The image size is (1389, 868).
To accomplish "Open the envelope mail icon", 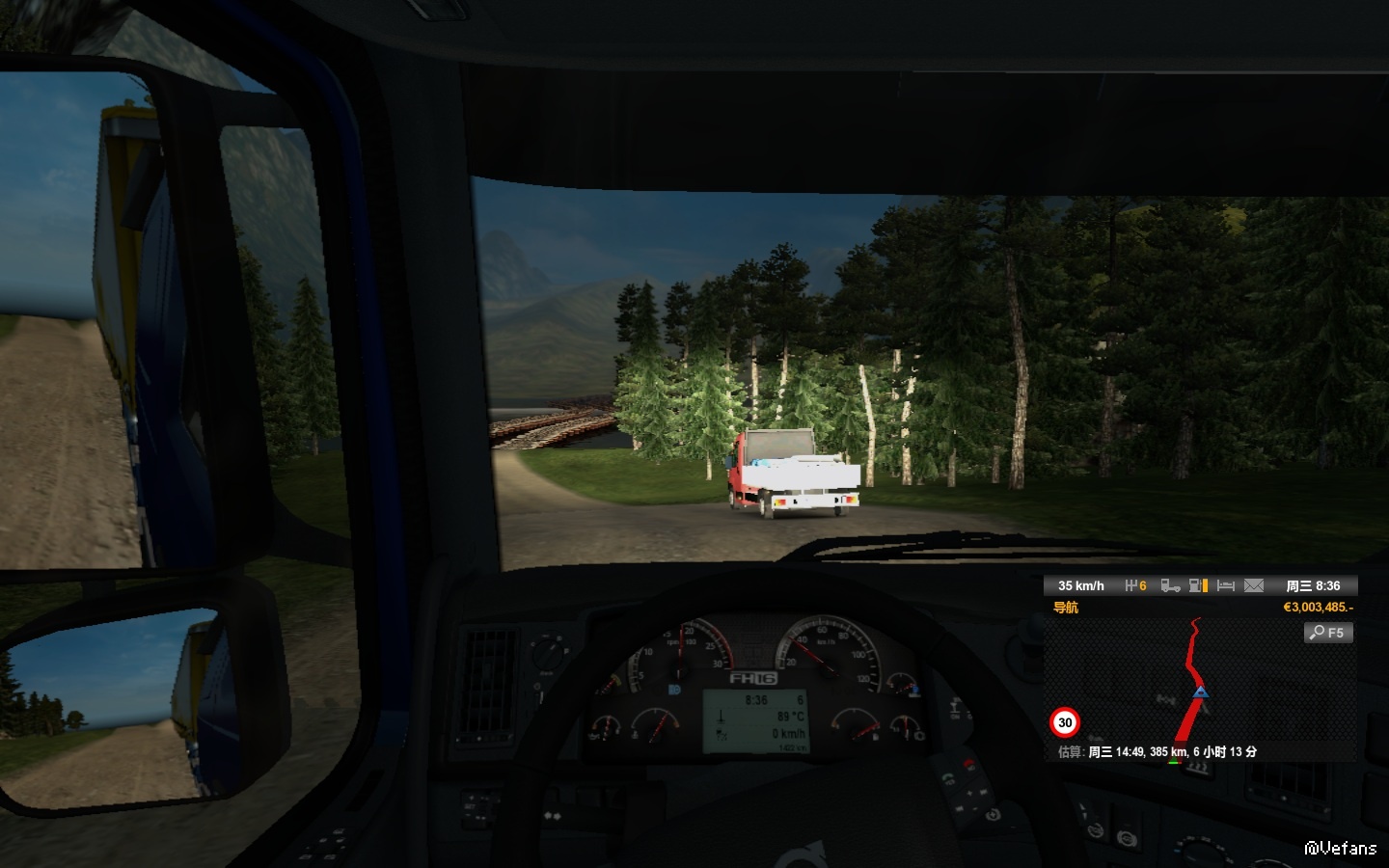I will [x=1254, y=585].
